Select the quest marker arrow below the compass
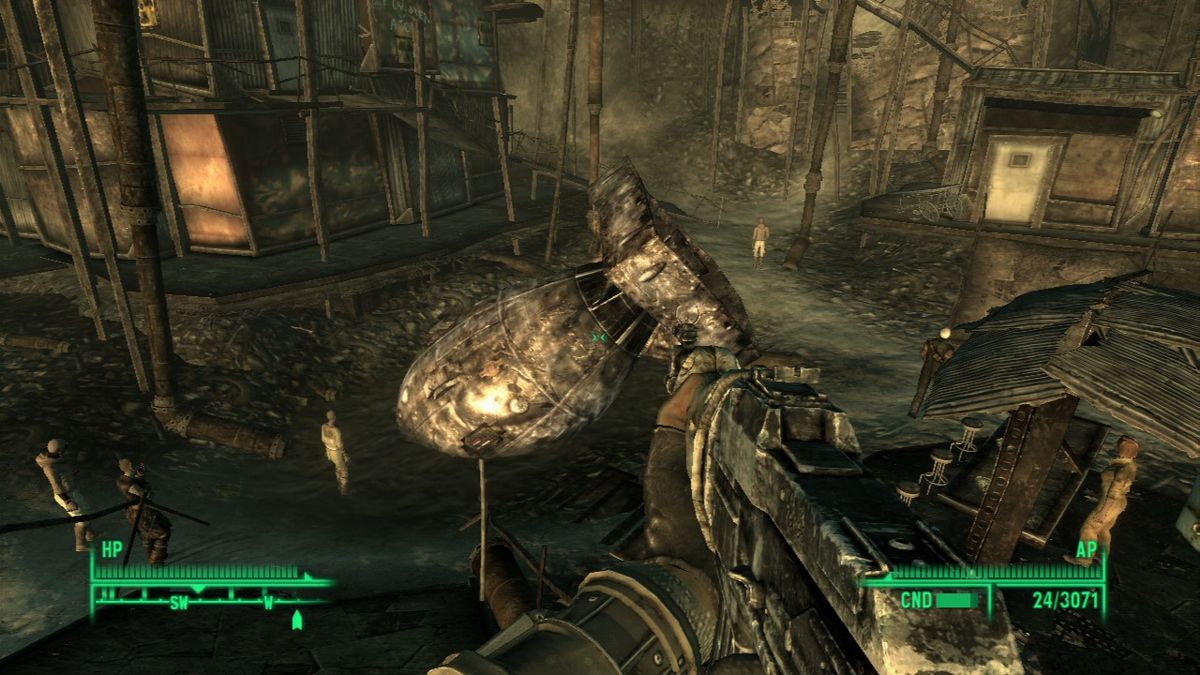This screenshot has width=1200, height=675. pyautogui.click(x=296, y=620)
